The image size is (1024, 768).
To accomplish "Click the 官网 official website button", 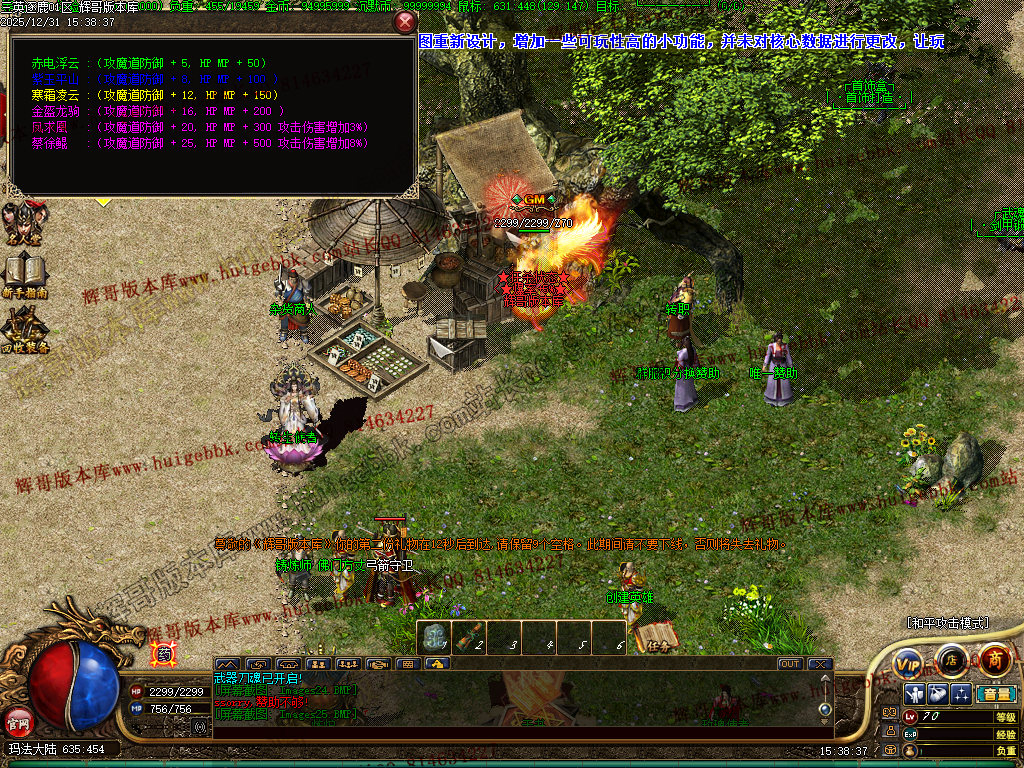I will point(18,720).
